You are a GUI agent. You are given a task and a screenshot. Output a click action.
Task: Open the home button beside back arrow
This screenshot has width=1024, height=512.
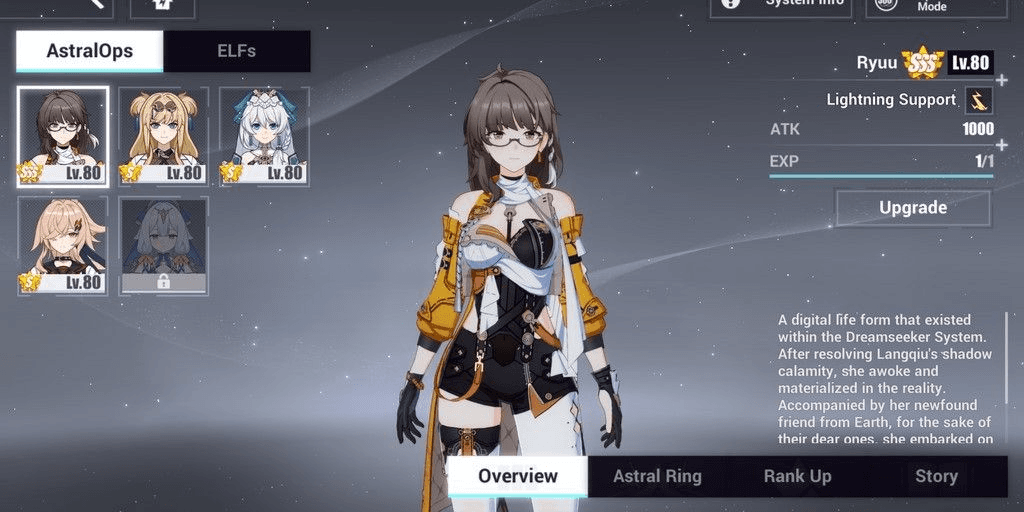point(162,5)
